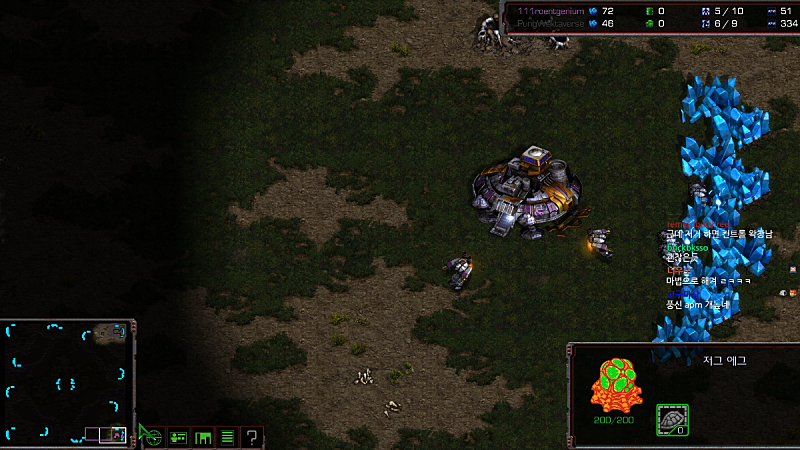This screenshot has height=450, width=800.
Task: Open the diplomacy and alliances panel
Action: (x=179, y=437)
